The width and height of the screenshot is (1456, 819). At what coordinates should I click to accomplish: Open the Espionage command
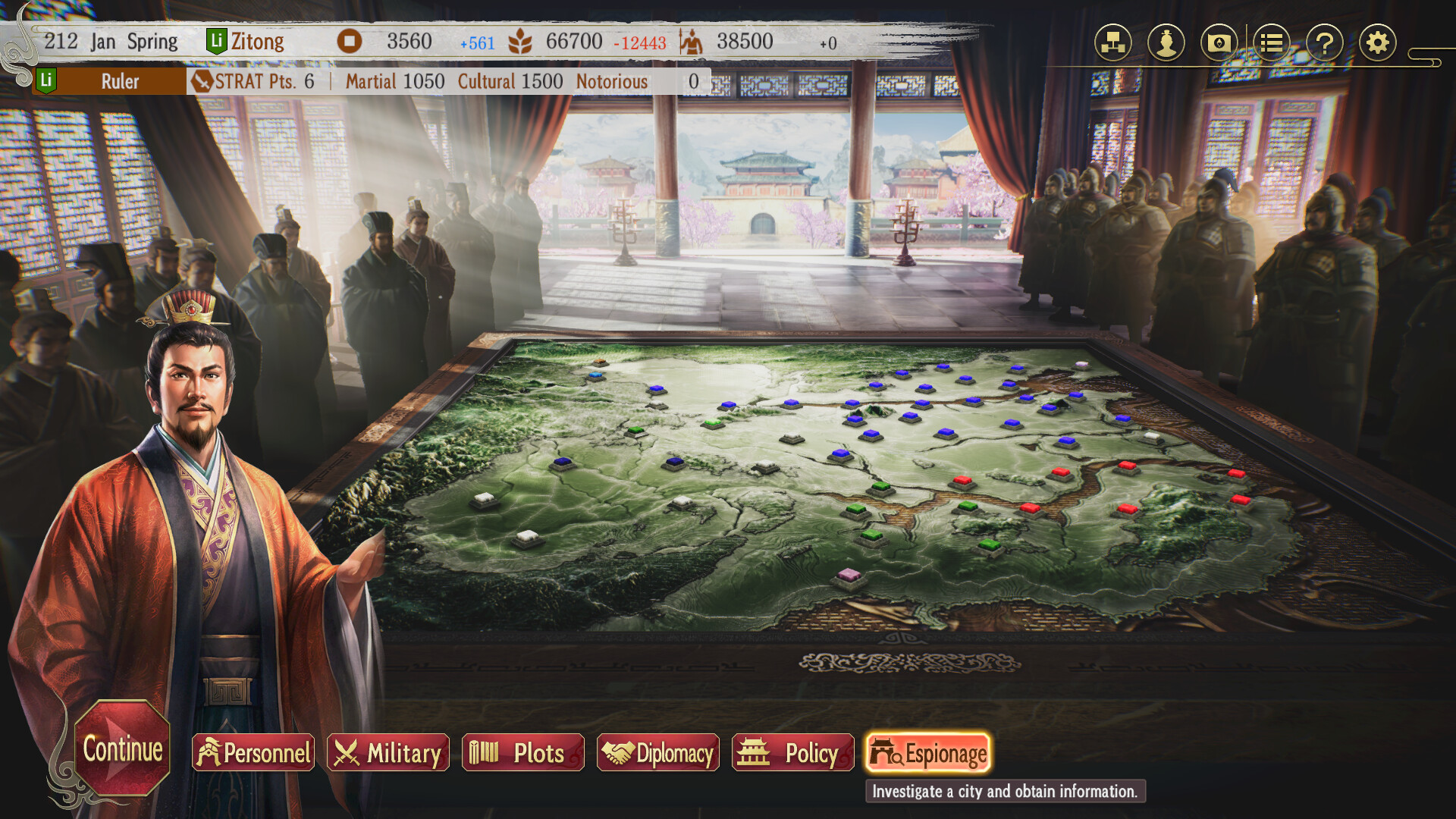[x=927, y=753]
